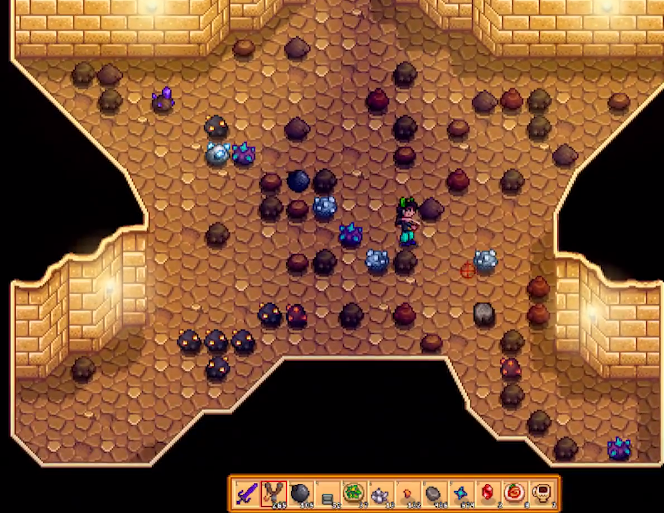This screenshot has width=664, height=513.
Task: Select the purple sword in the hotbar
Action: (x=246, y=492)
